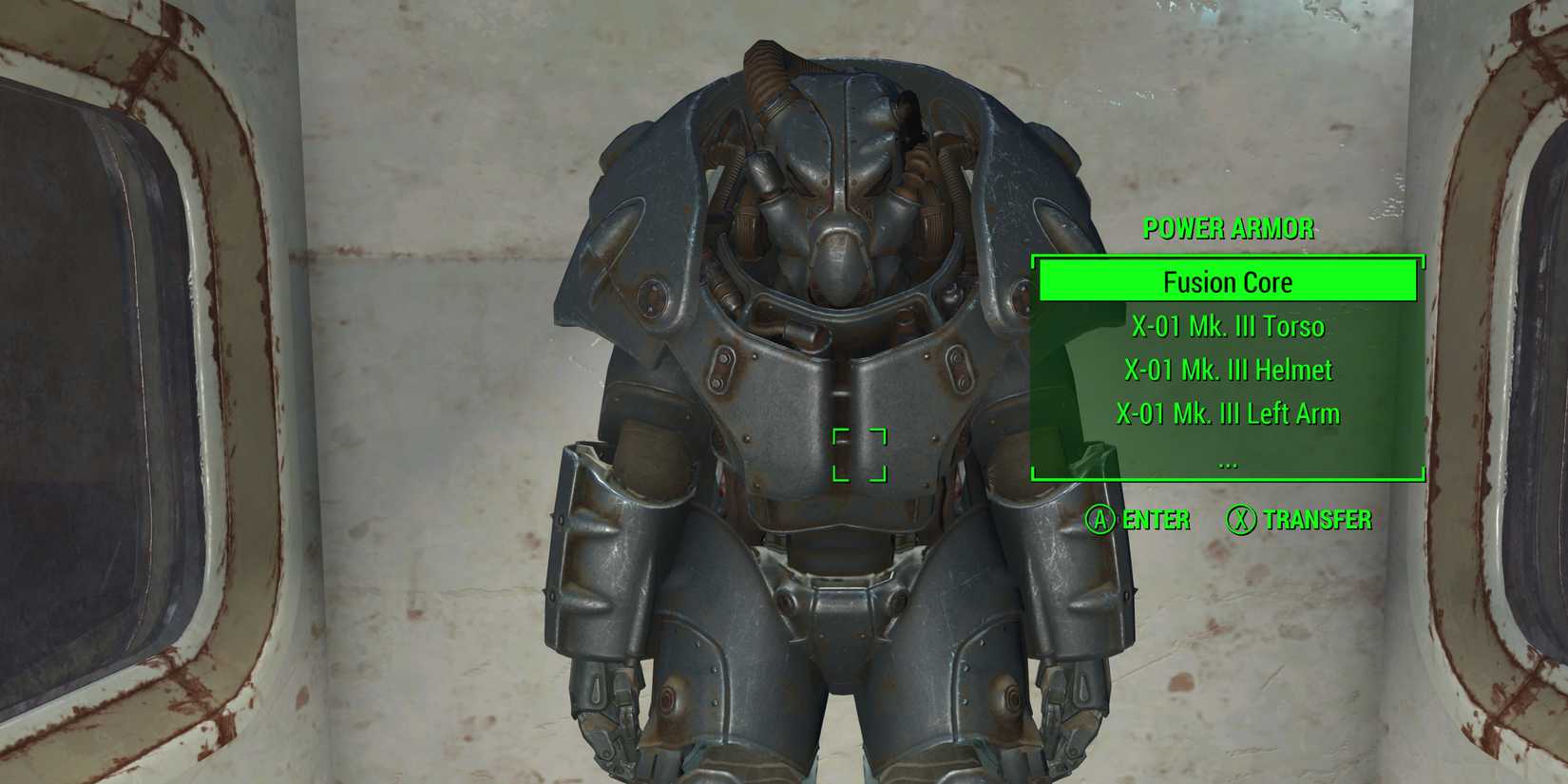
Task: Click the green targeting reticle on the torso
Action: point(858,454)
